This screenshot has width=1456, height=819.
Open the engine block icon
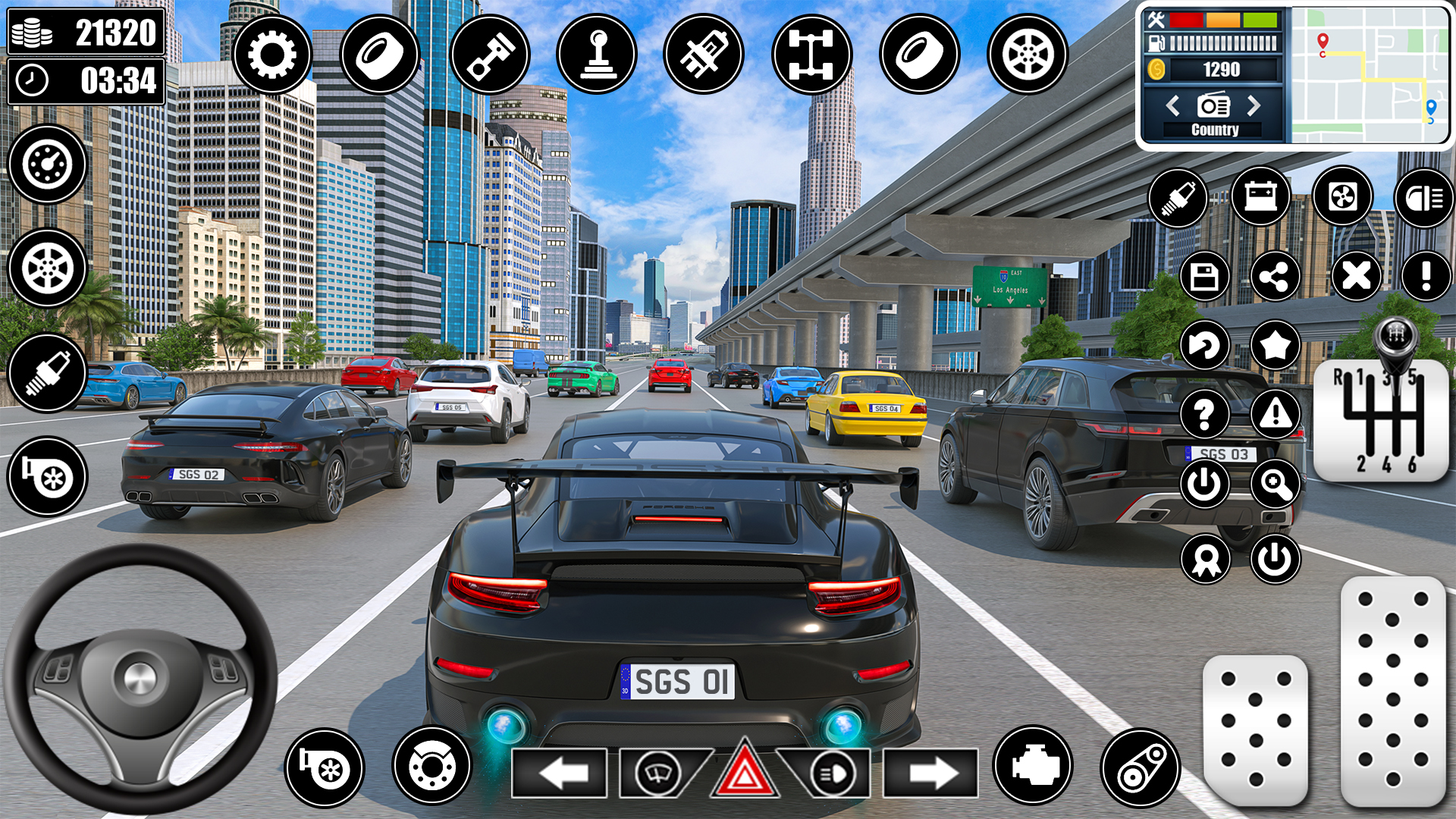1032,766
